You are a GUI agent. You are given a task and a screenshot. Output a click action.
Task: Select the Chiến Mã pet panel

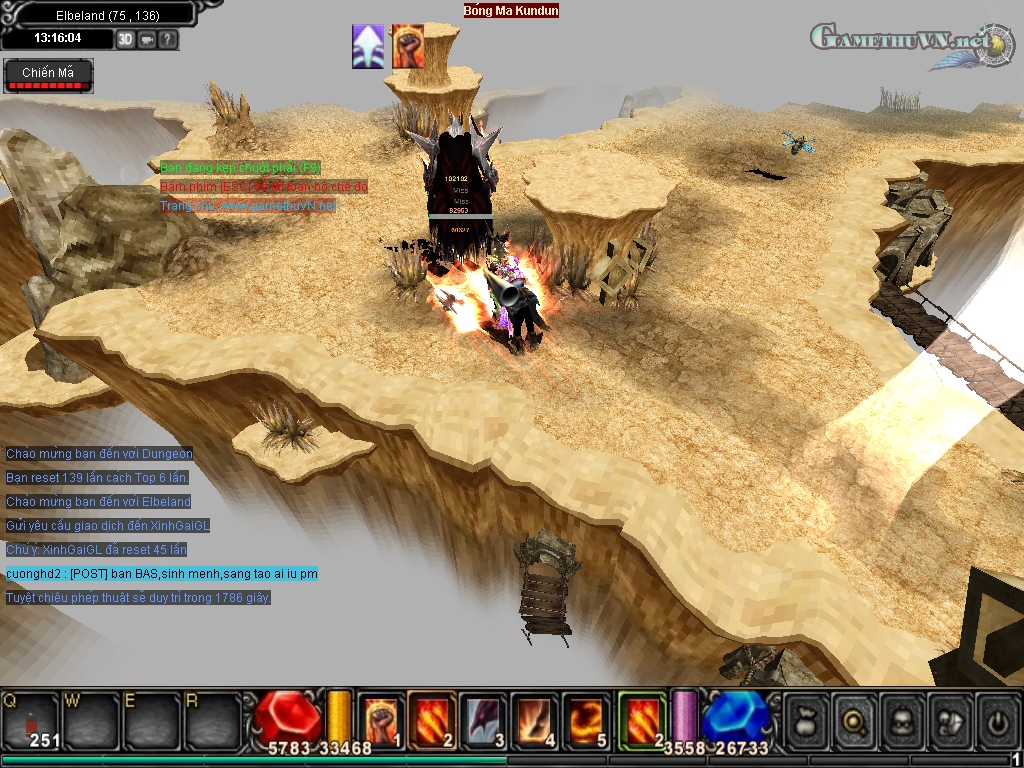point(48,74)
